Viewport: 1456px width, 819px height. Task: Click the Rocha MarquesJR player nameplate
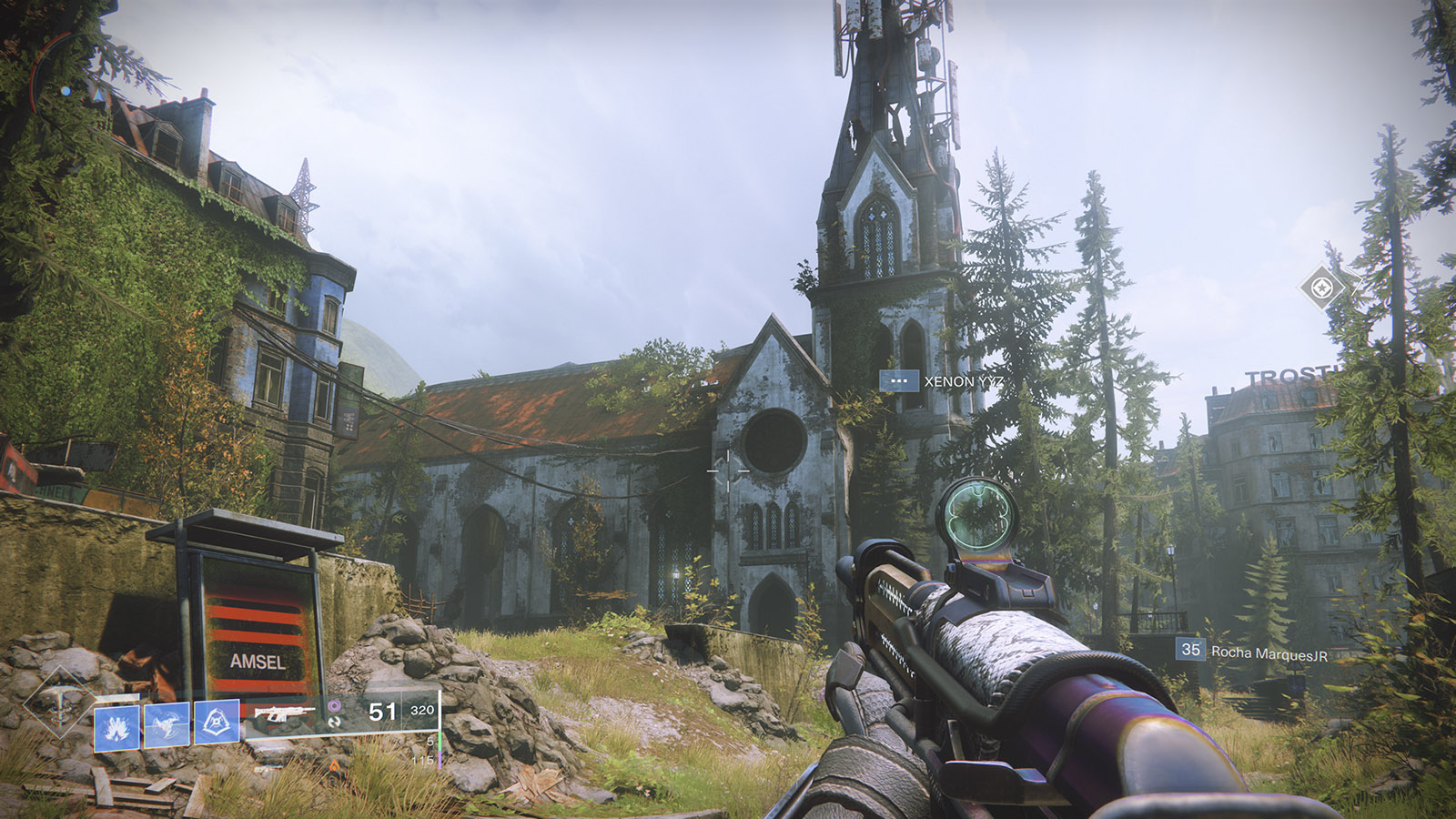(1252, 652)
